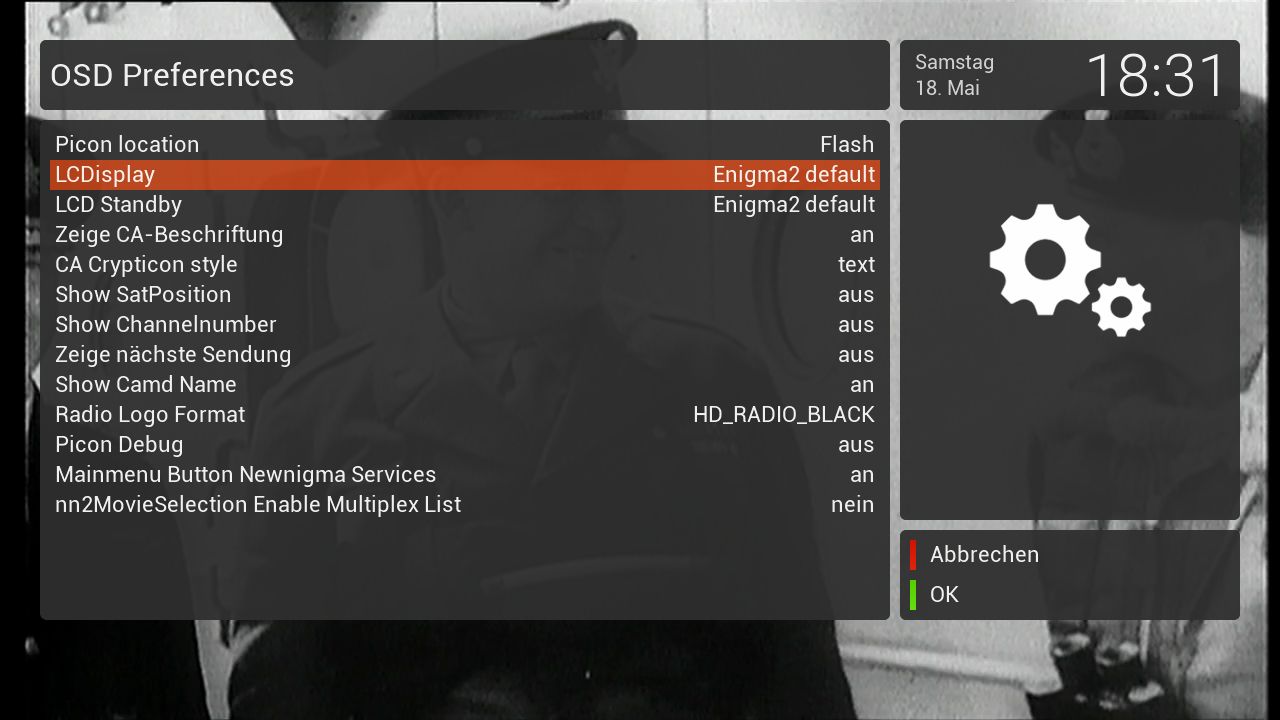This screenshot has width=1280, height=720.
Task: Toggle the Picon Debug option
Action: (464, 444)
